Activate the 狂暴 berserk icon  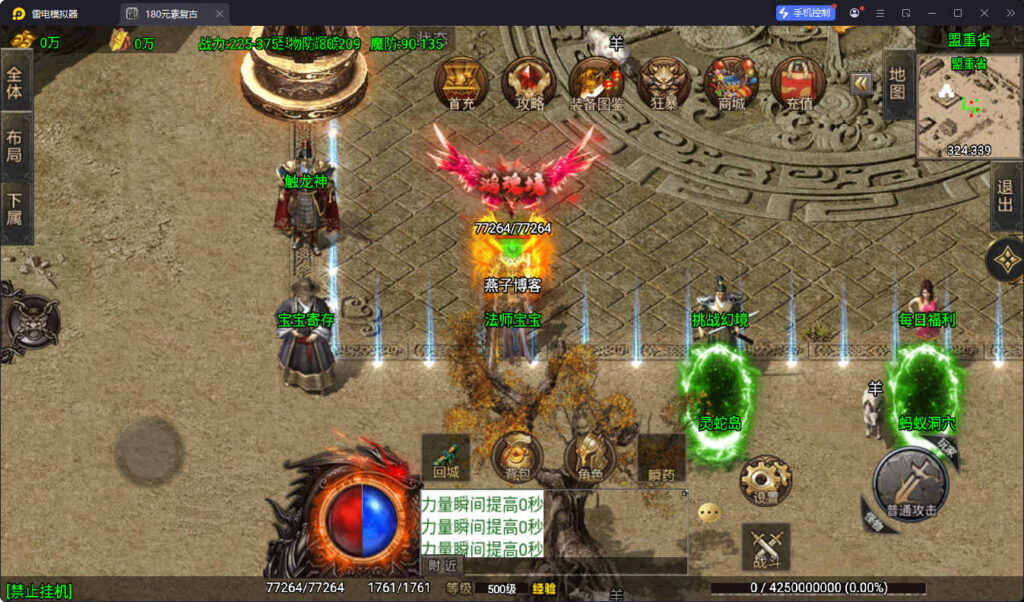[x=664, y=82]
